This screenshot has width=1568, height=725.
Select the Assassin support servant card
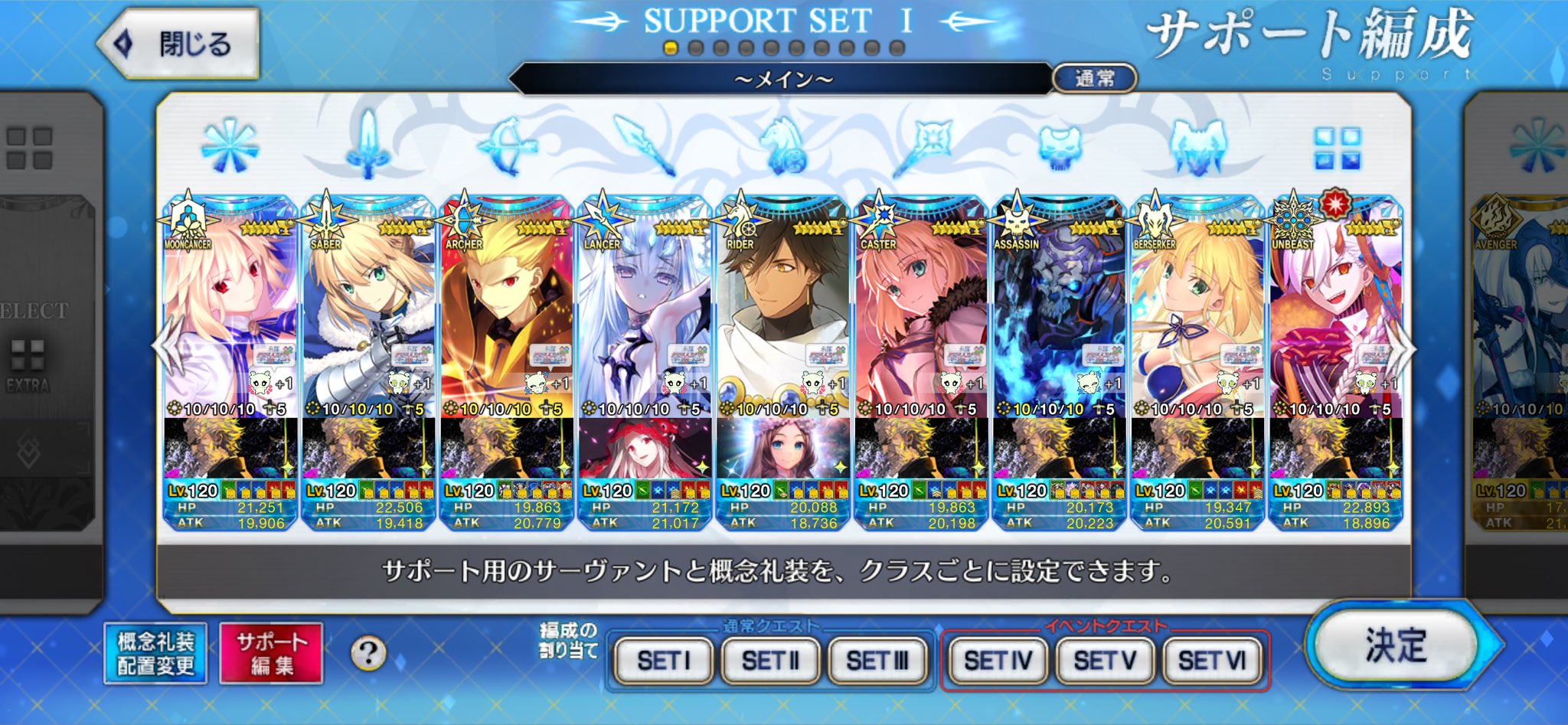click(x=1059, y=322)
